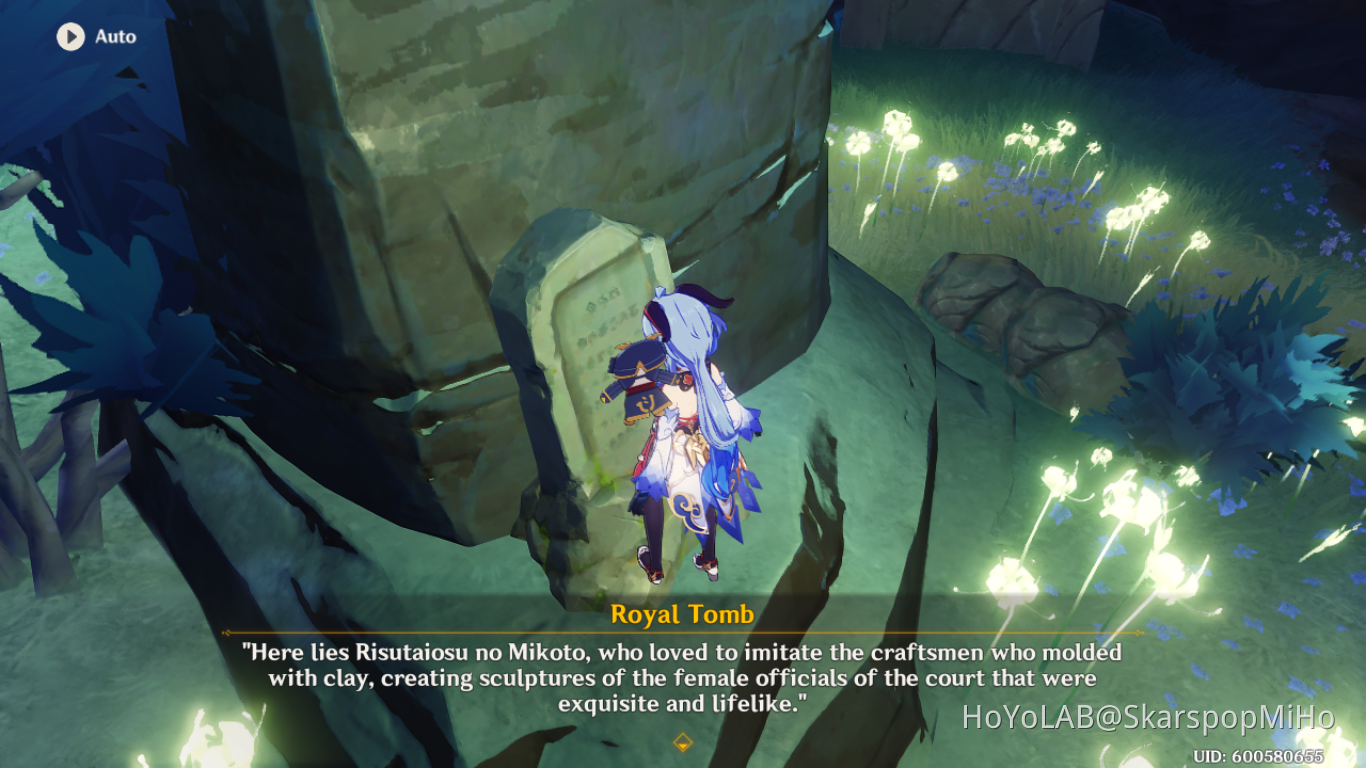
Task: Select the diamond continue indicator below dialogue
Action: pyautogui.click(x=683, y=744)
